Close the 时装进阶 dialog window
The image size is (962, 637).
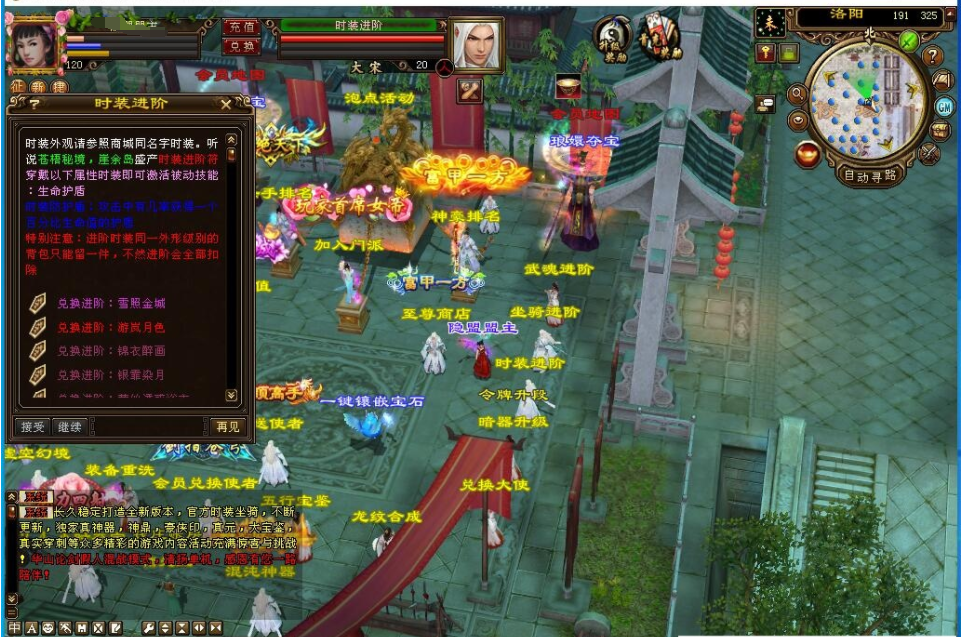tap(226, 103)
